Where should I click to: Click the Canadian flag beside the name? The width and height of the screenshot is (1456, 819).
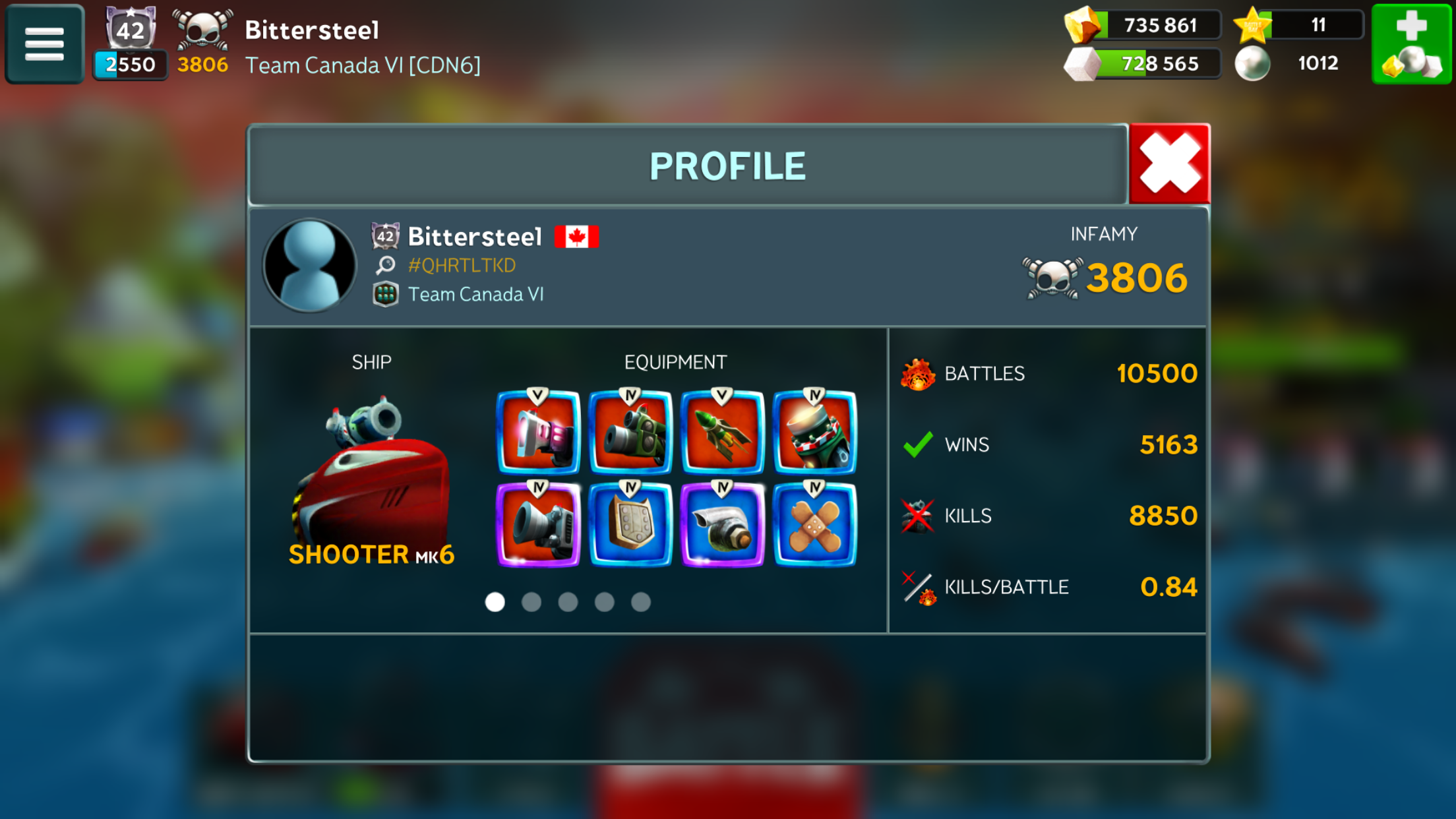tap(576, 236)
